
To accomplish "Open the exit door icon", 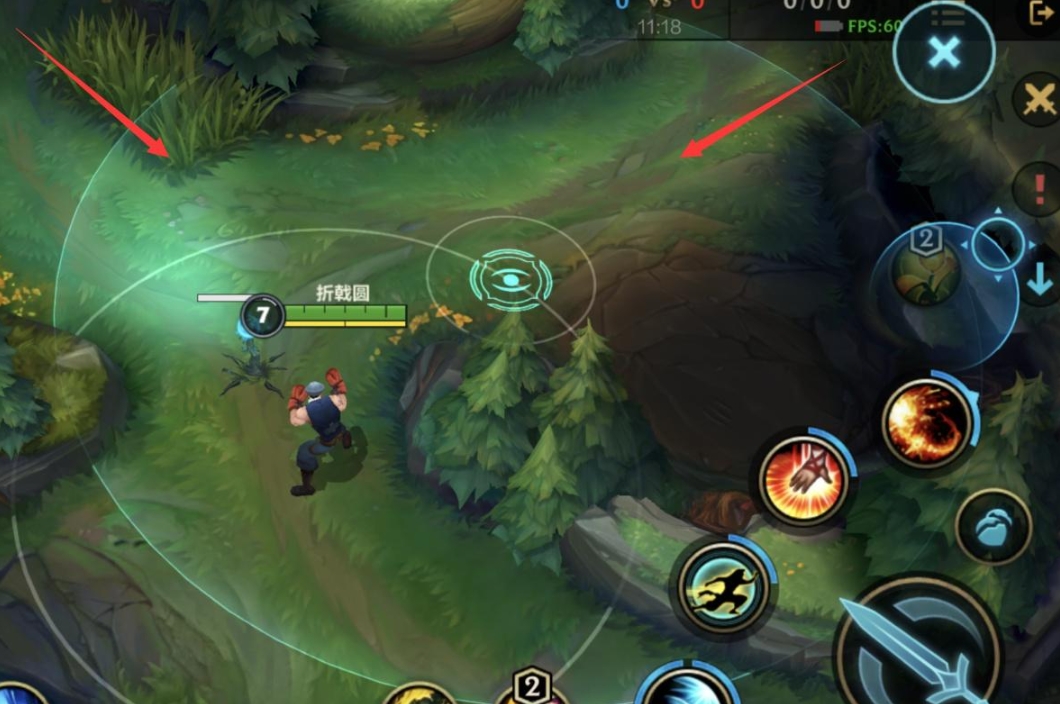I will pyautogui.click(x=1042, y=12).
